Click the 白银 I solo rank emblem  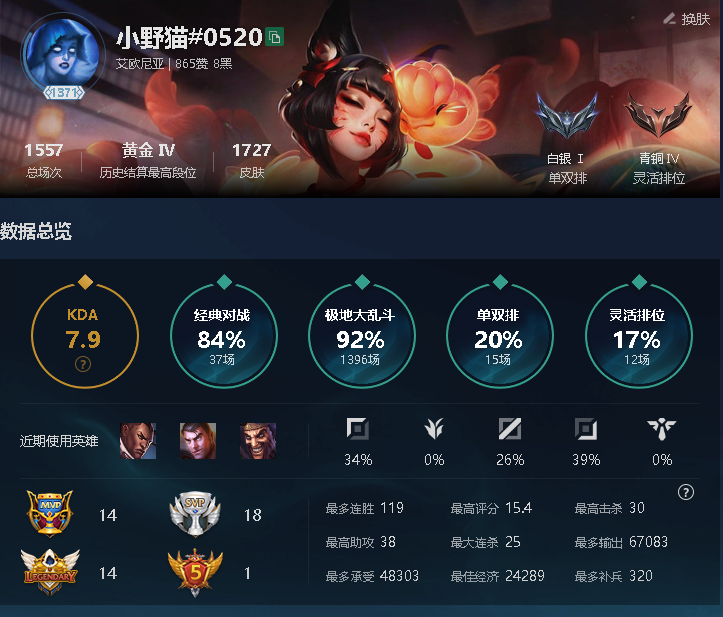pyautogui.click(x=566, y=118)
